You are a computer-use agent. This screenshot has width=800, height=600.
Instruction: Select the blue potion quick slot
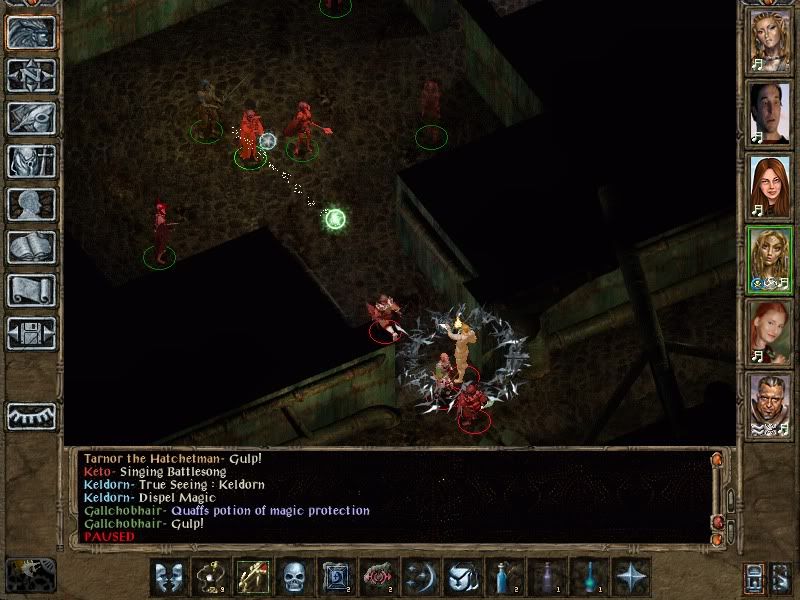[x=503, y=577]
